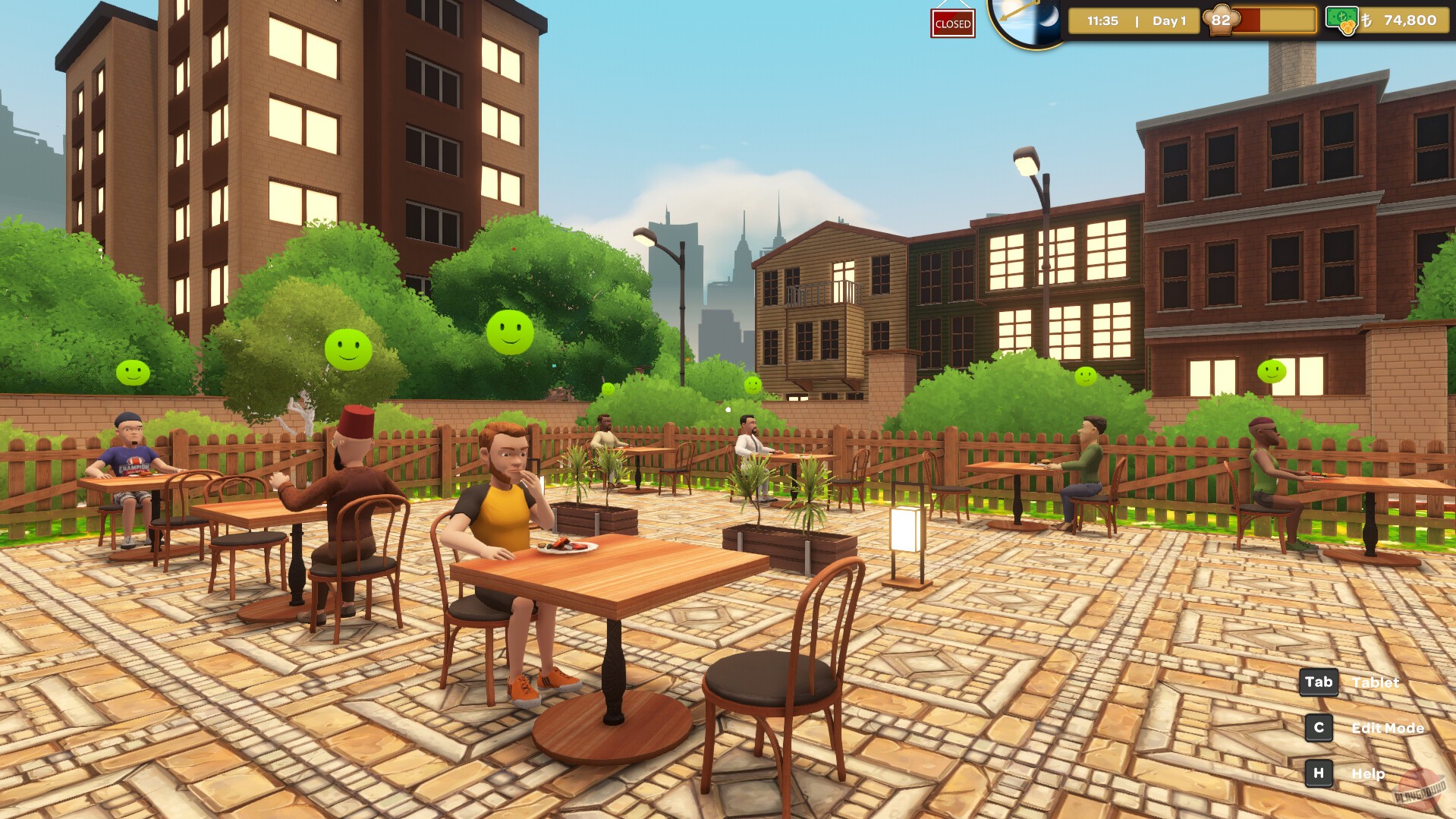Open the Tablet using the Tab button
Image resolution: width=1456 pixels, height=819 pixels.
coord(1318,682)
